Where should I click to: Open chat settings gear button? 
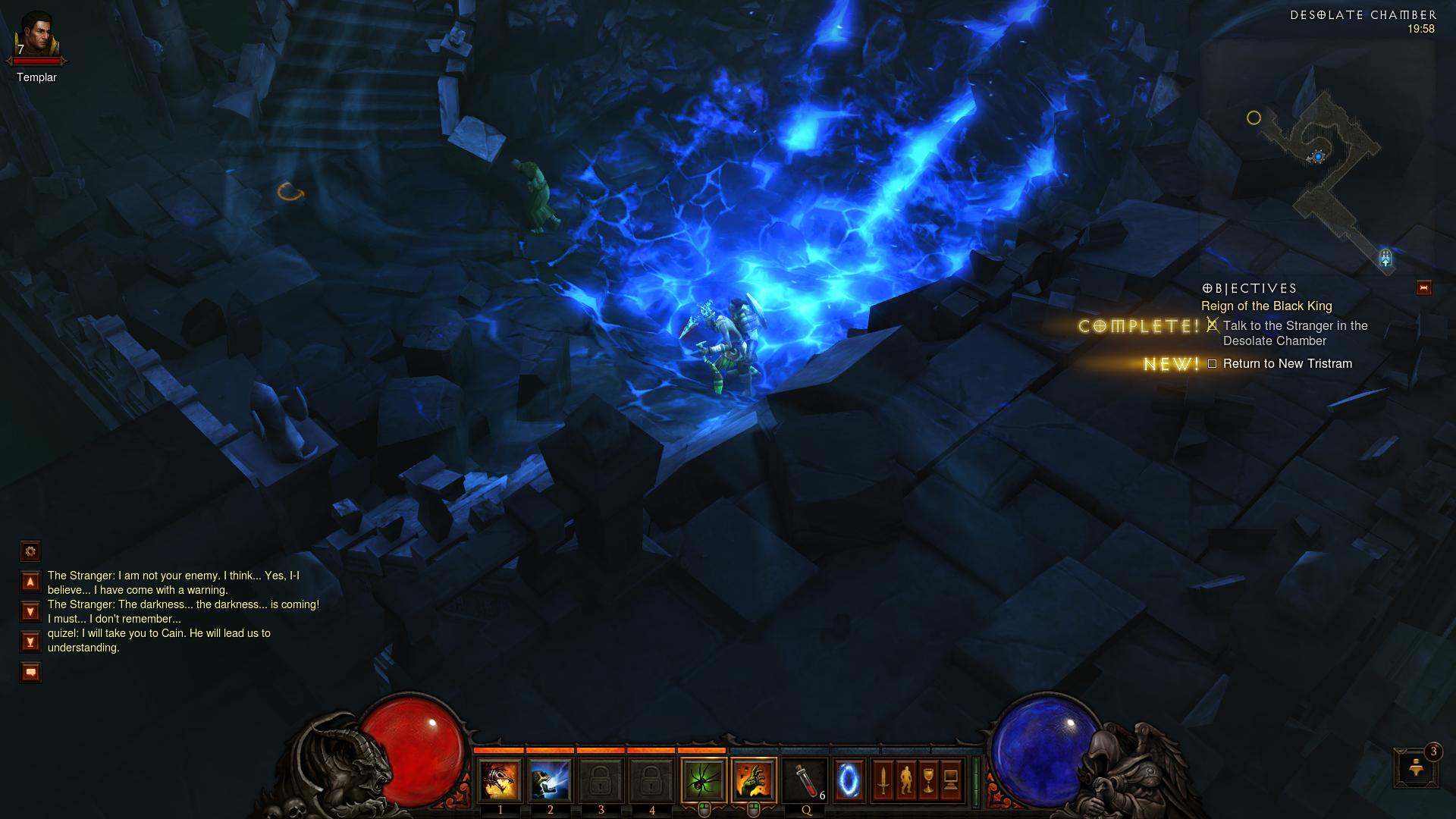30,551
